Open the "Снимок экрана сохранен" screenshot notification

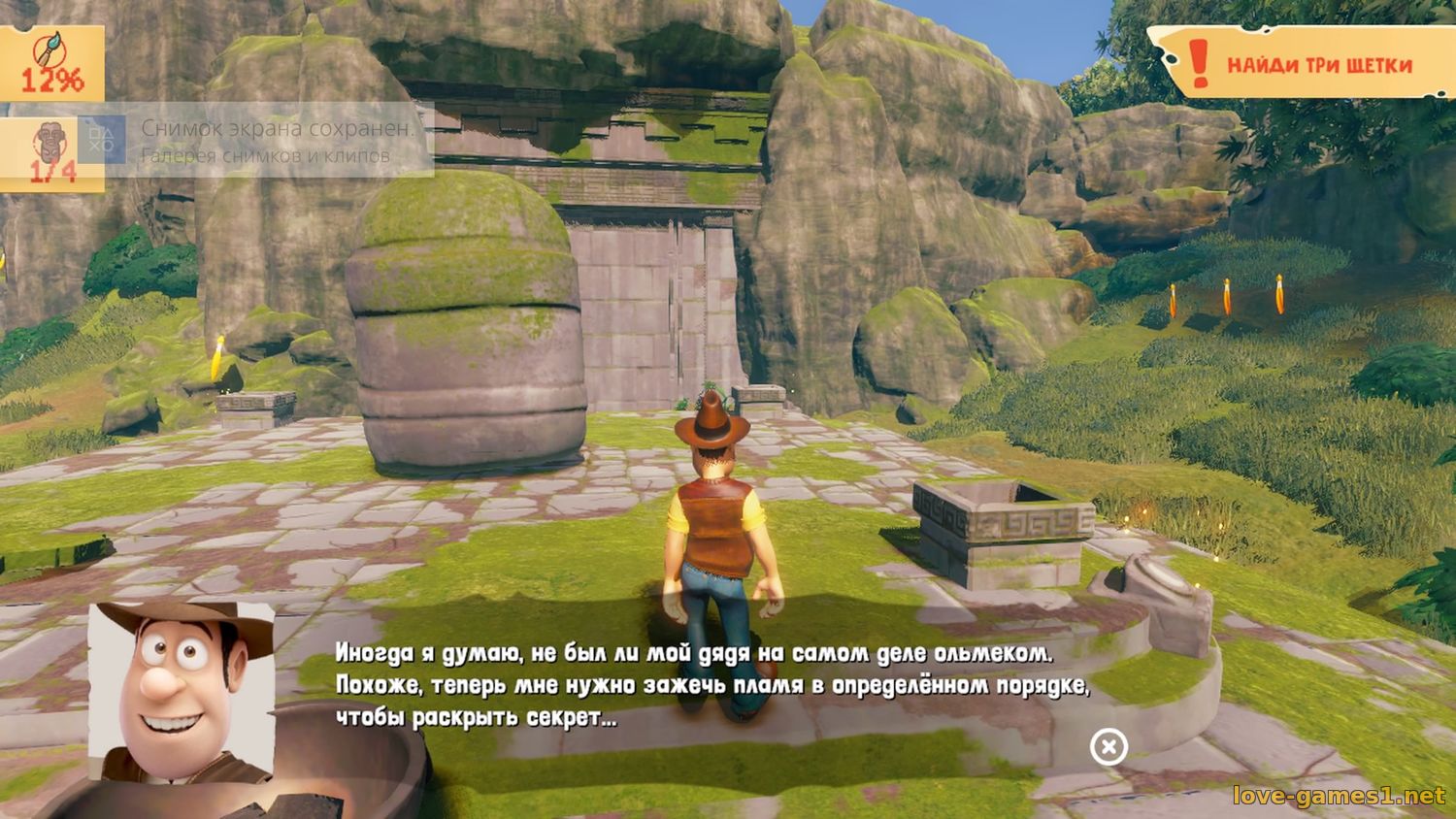pyautogui.click(x=262, y=140)
